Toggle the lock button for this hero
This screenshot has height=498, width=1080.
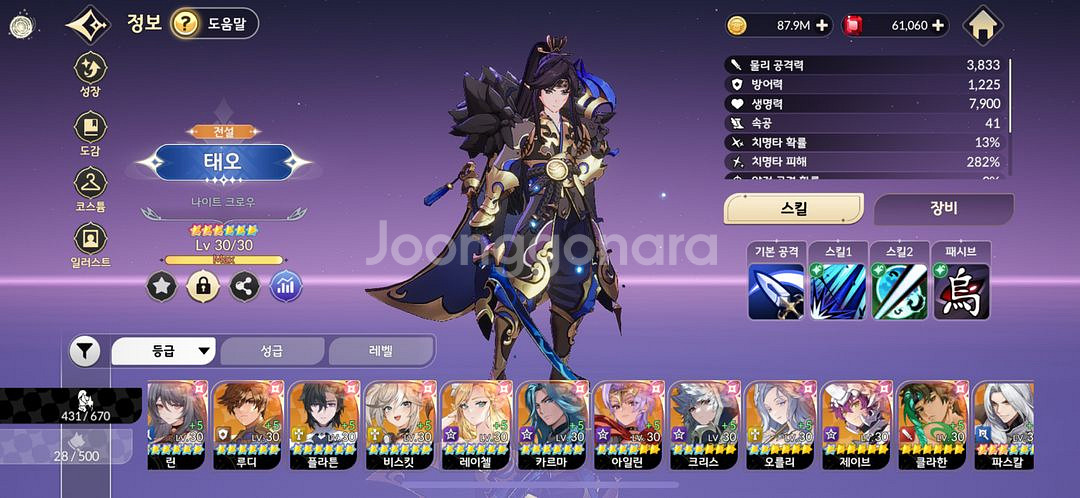[203, 287]
